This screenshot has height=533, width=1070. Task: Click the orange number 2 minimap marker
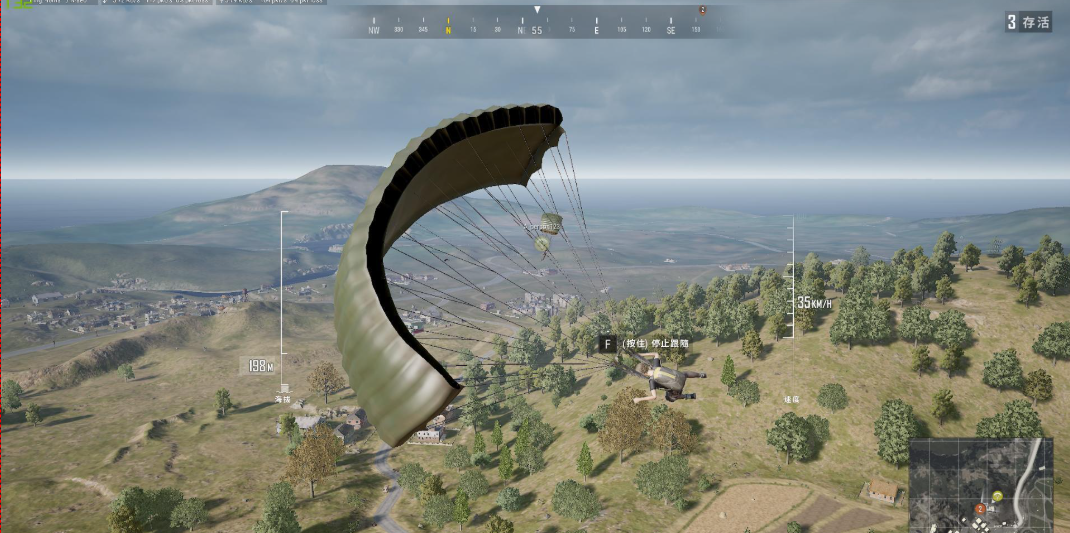(979, 510)
